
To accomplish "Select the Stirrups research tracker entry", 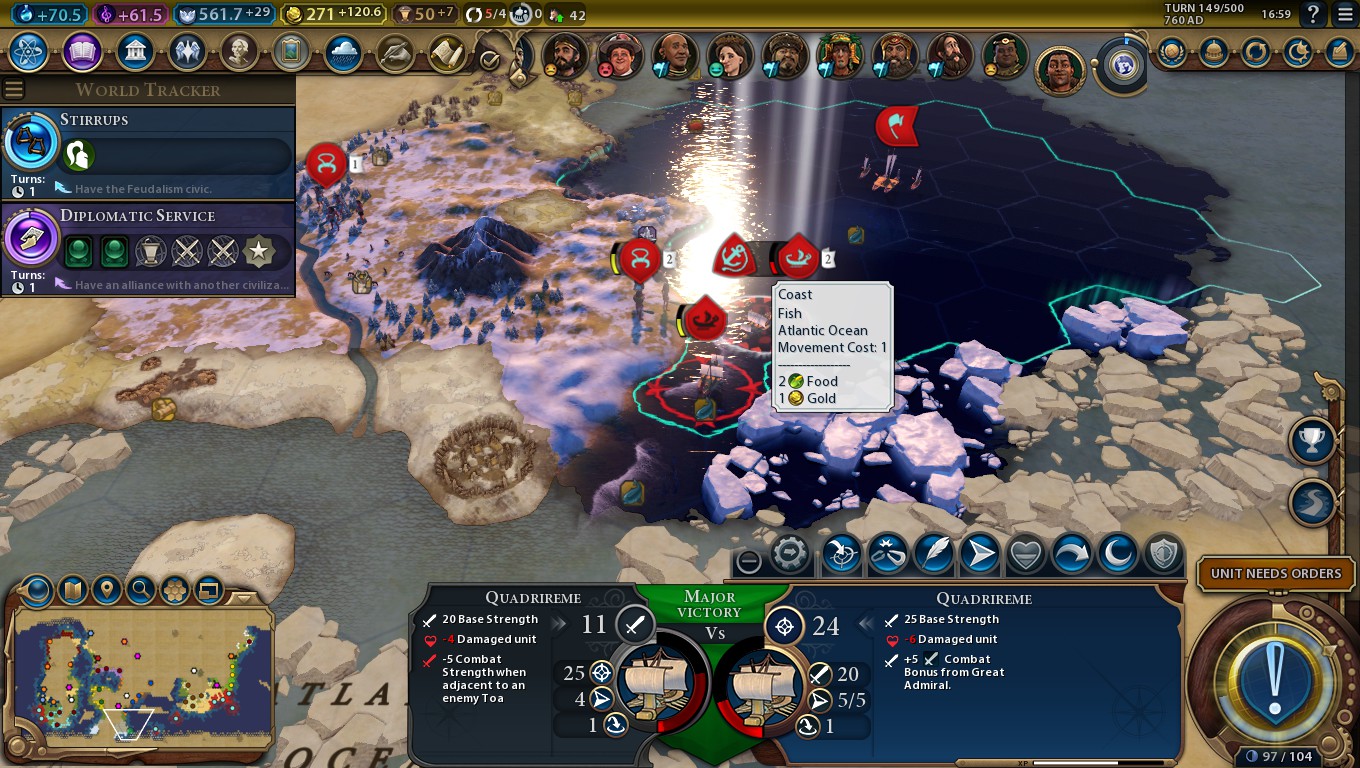I will (148, 152).
